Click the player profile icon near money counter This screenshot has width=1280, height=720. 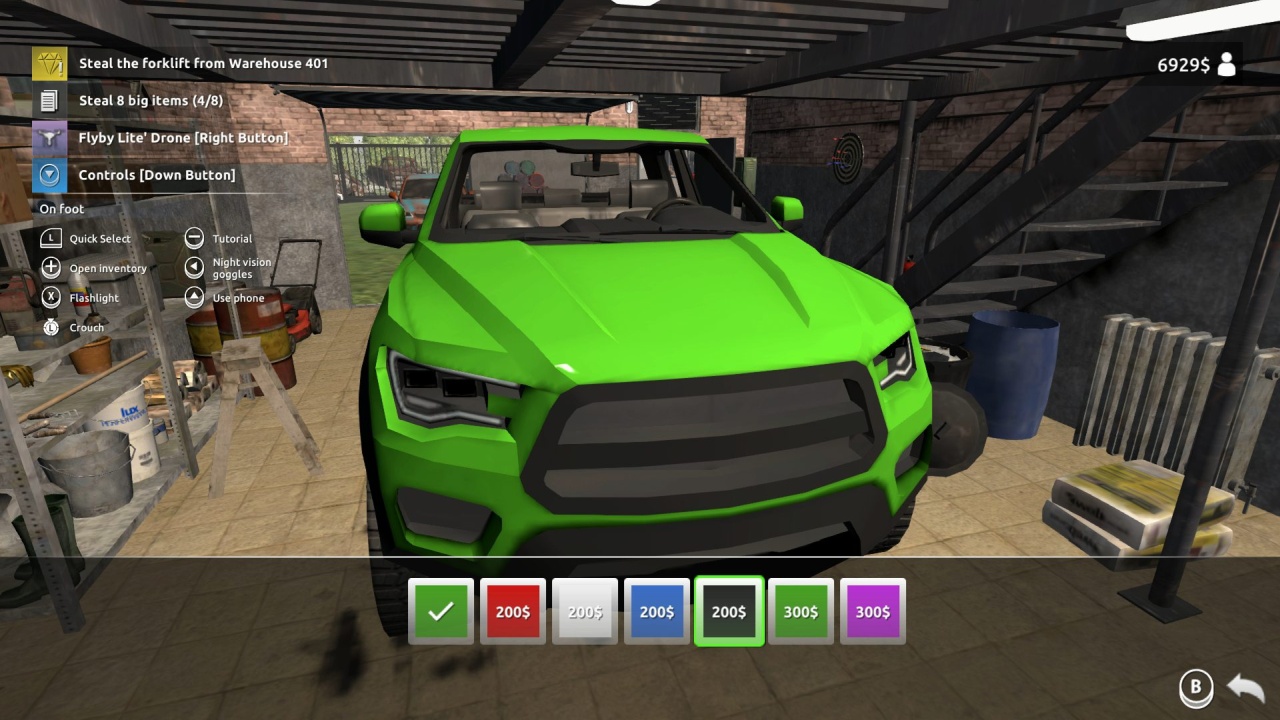(x=1228, y=64)
